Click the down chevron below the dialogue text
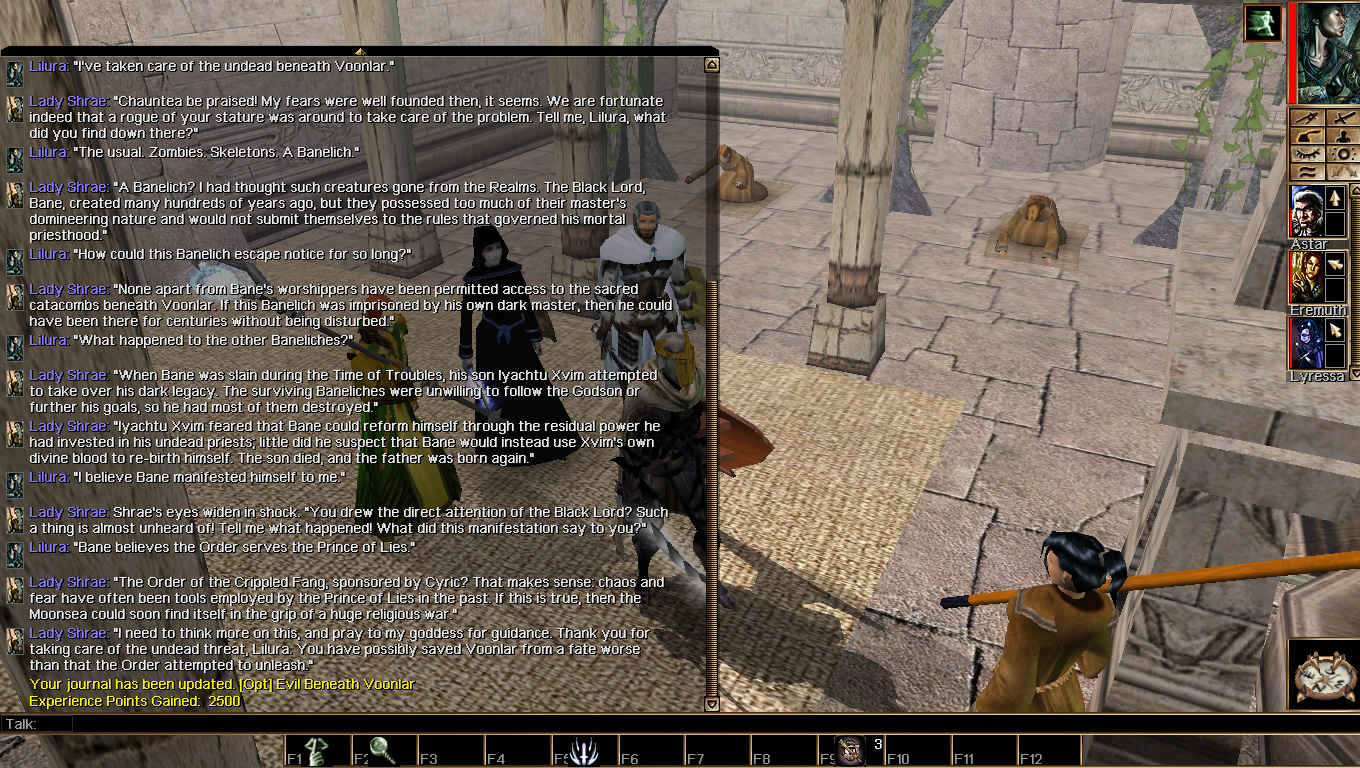The image size is (1360, 768). (x=712, y=705)
